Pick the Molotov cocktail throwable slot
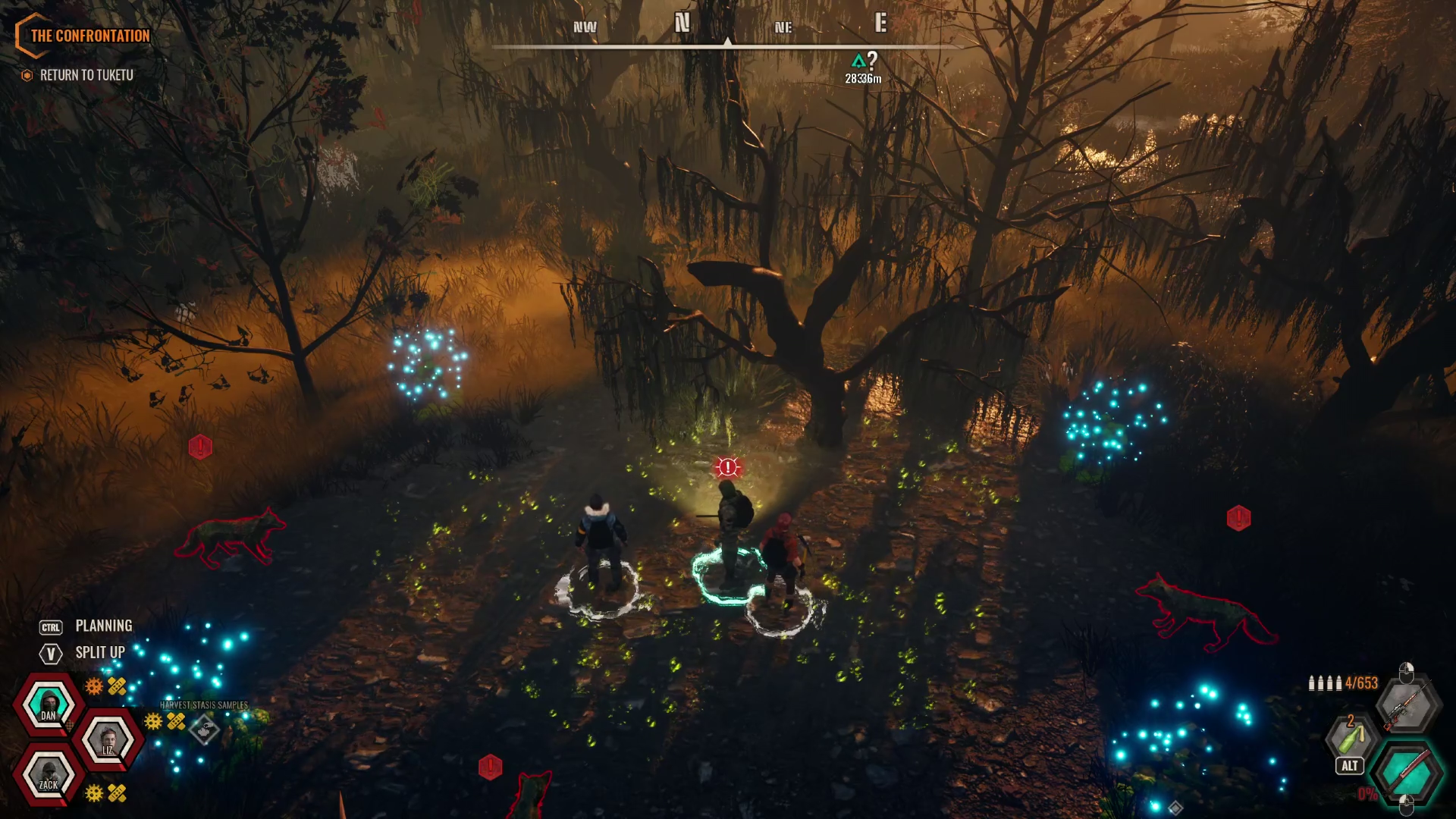 tap(1351, 736)
